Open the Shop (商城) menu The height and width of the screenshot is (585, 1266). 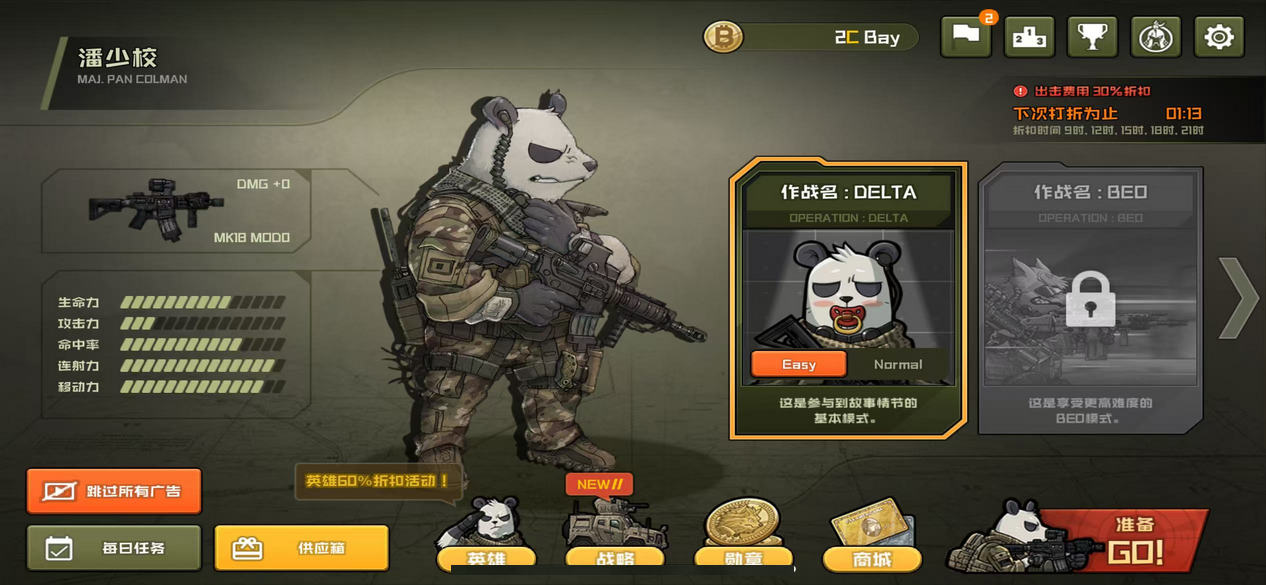pos(872,538)
